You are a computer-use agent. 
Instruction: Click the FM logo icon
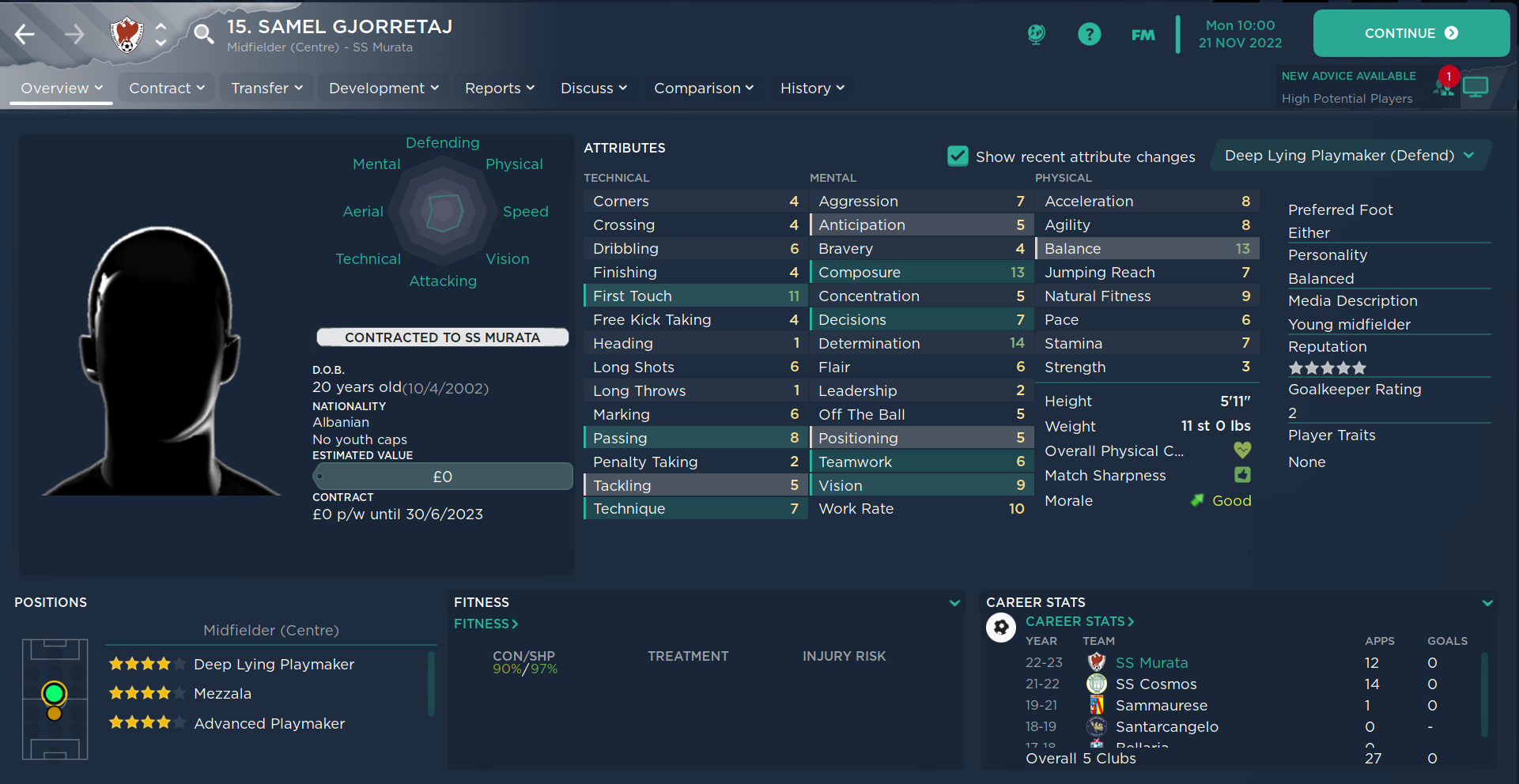point(1143,35)
